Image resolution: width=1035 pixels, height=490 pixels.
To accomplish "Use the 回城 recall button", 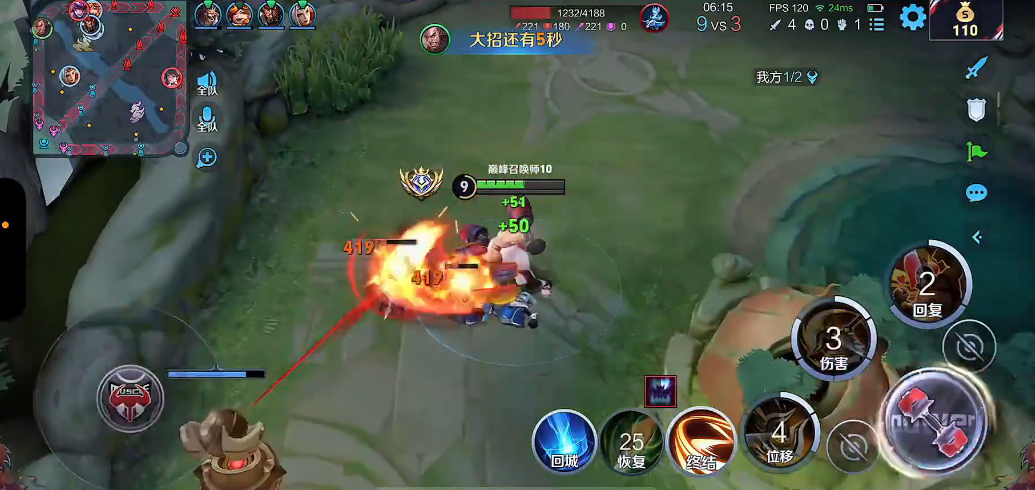I will coord(564,440).
